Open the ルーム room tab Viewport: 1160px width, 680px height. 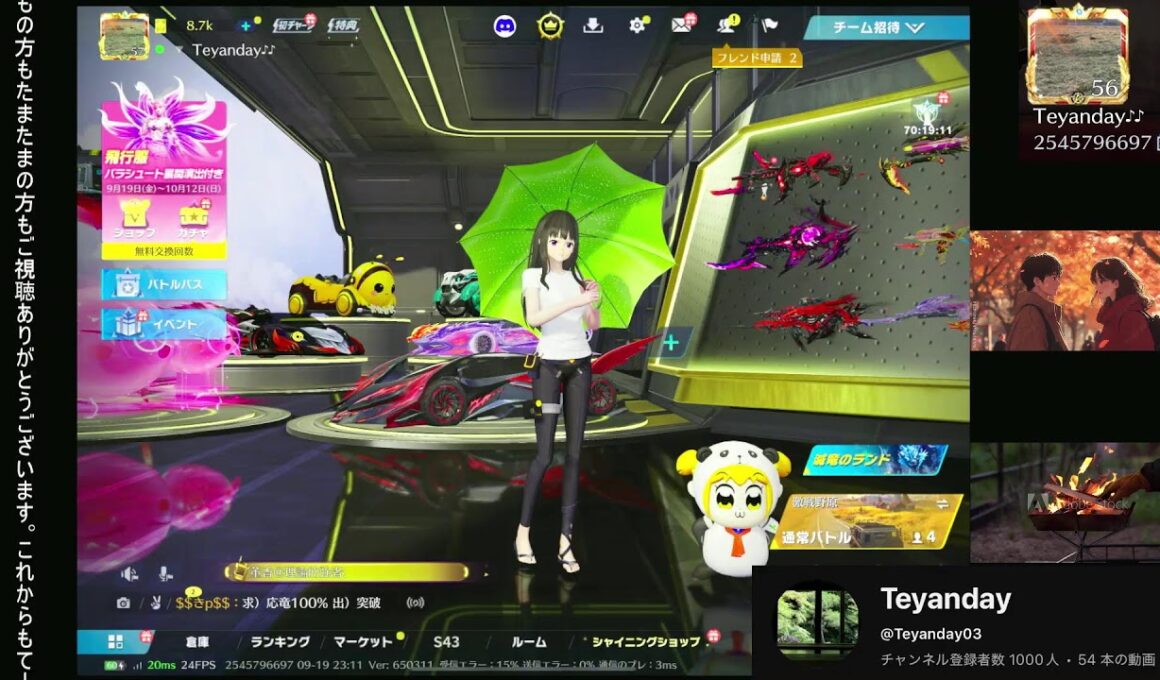tap(529, 642)
